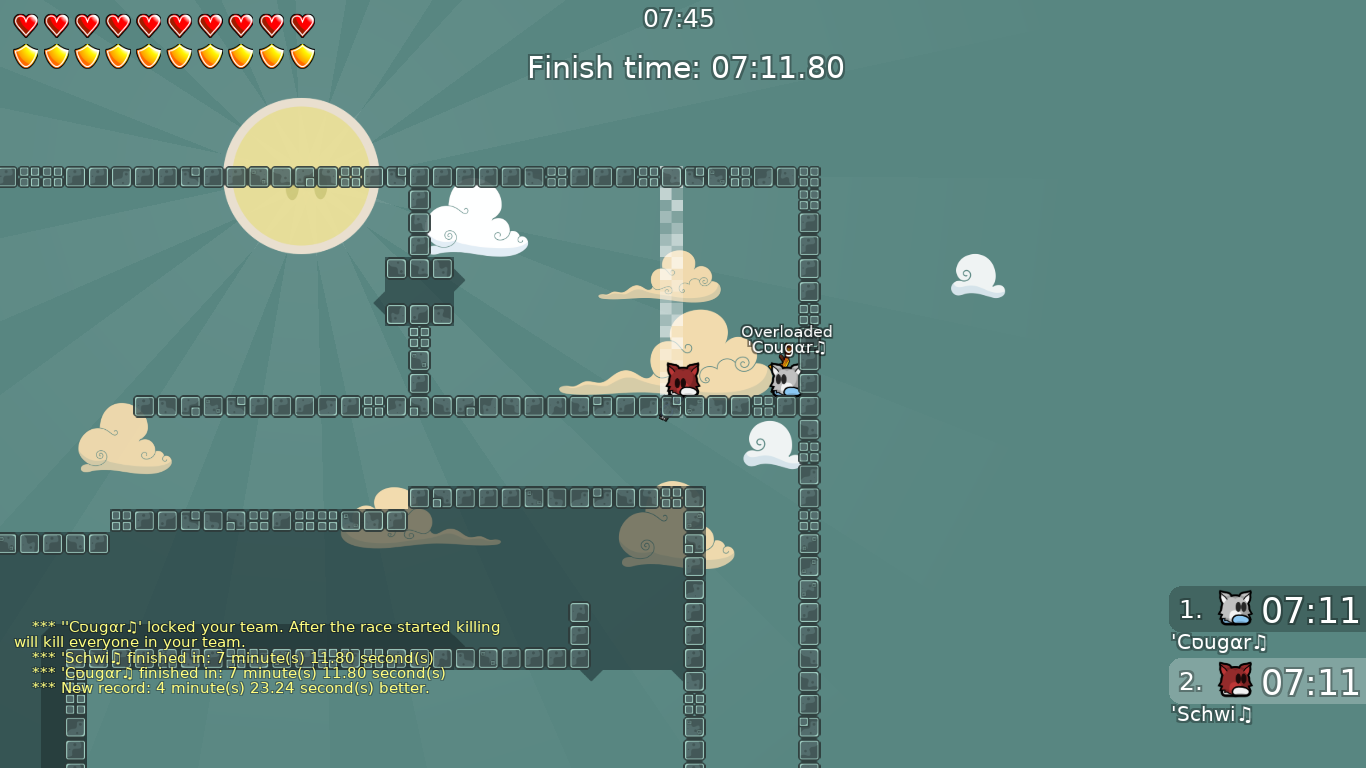
Task: Click the '07:45' race timer at the top
Action: coord(684,18)
